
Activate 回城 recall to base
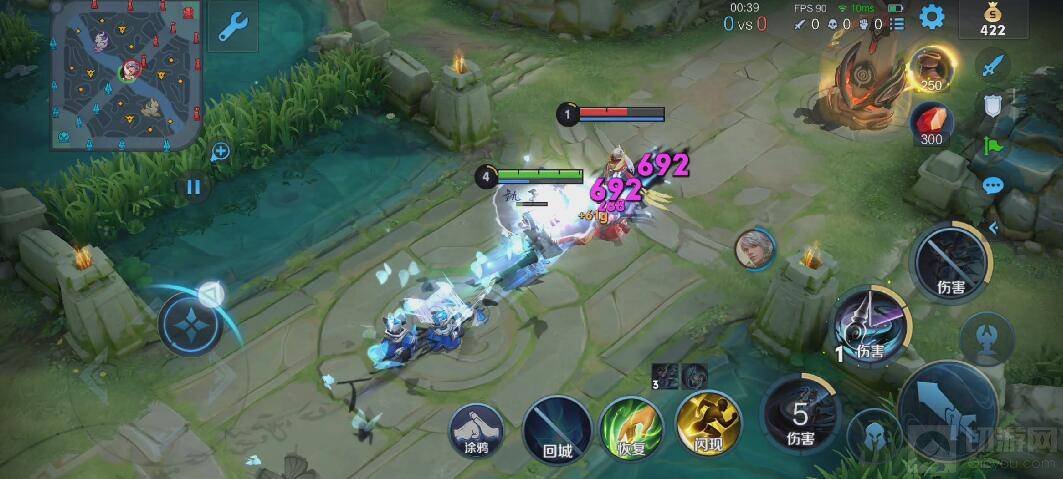pos(556,429)
